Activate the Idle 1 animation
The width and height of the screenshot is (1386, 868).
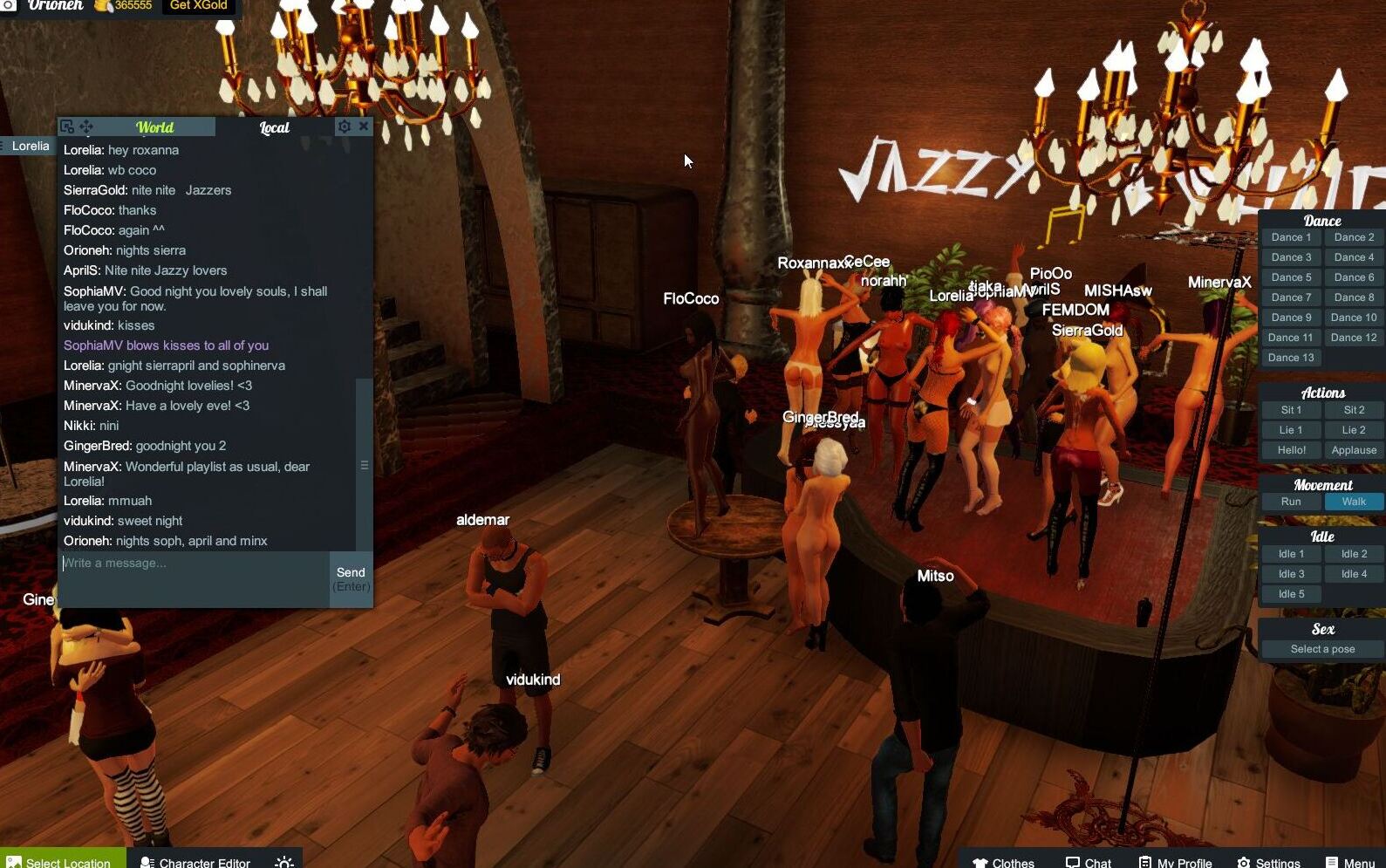(x=1290, y=553)
